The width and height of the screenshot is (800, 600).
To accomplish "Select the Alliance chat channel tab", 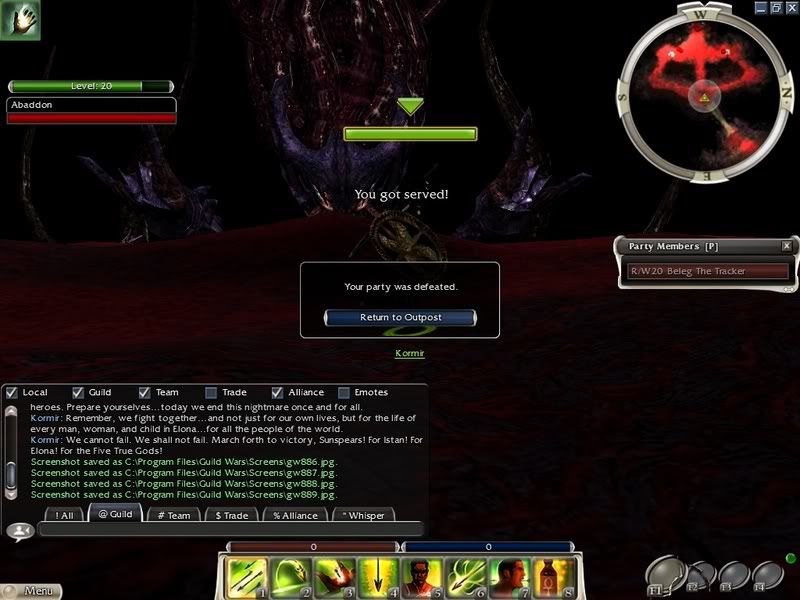I will coord(295,515).
